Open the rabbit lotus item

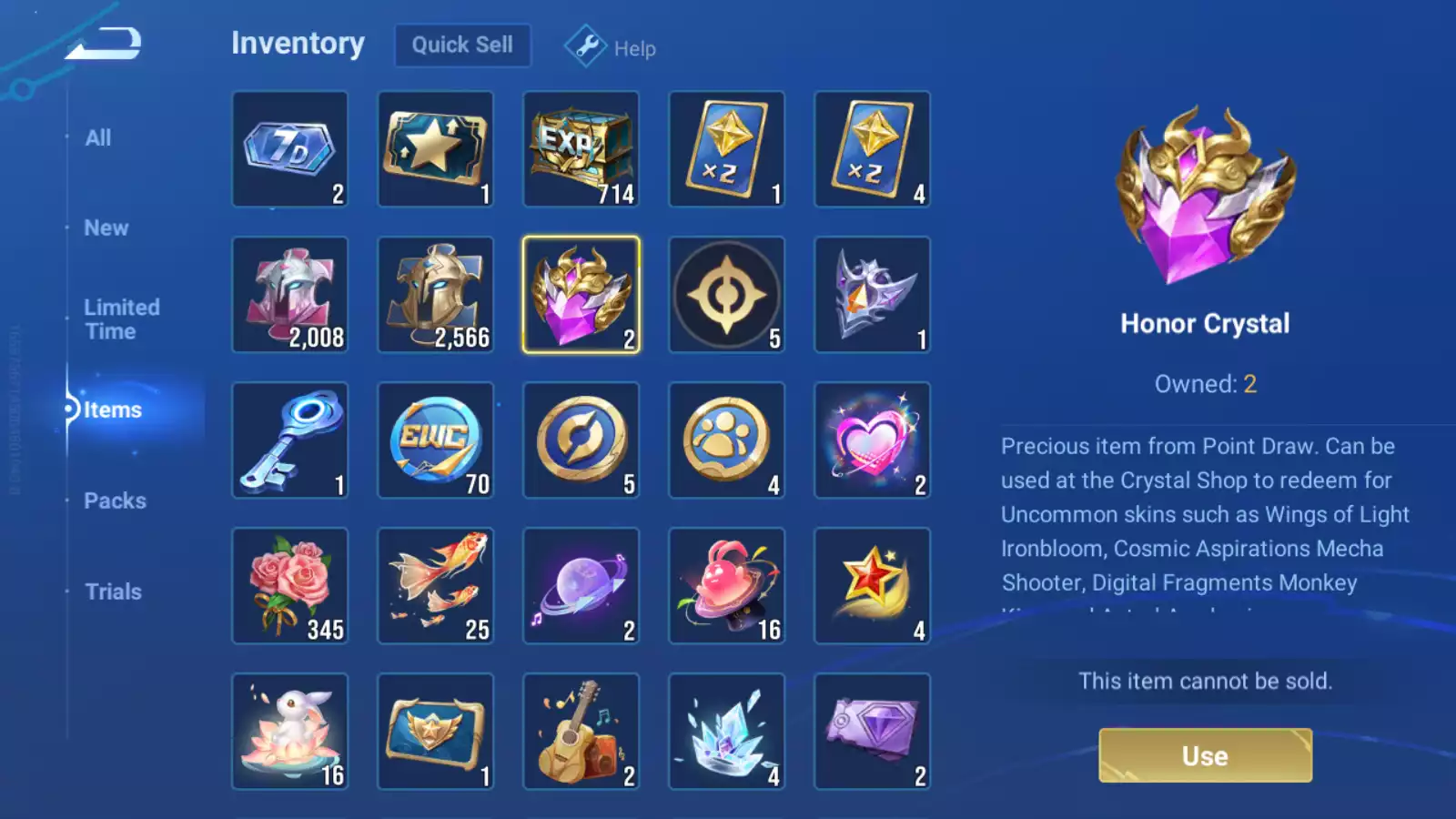point(290,733)
